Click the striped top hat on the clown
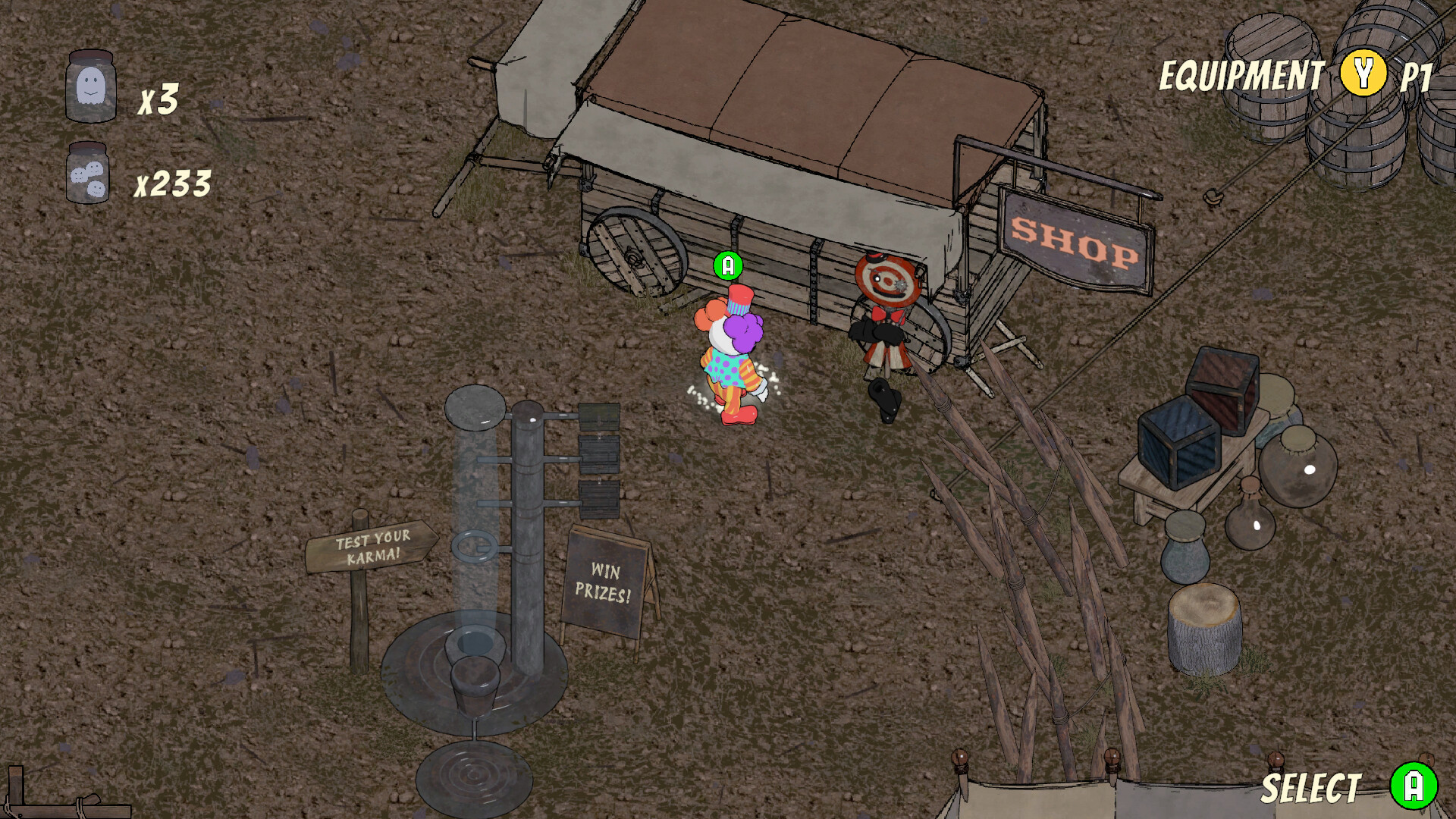The image size is (1456, 819). pyautogui.click(x=740, y=300)
